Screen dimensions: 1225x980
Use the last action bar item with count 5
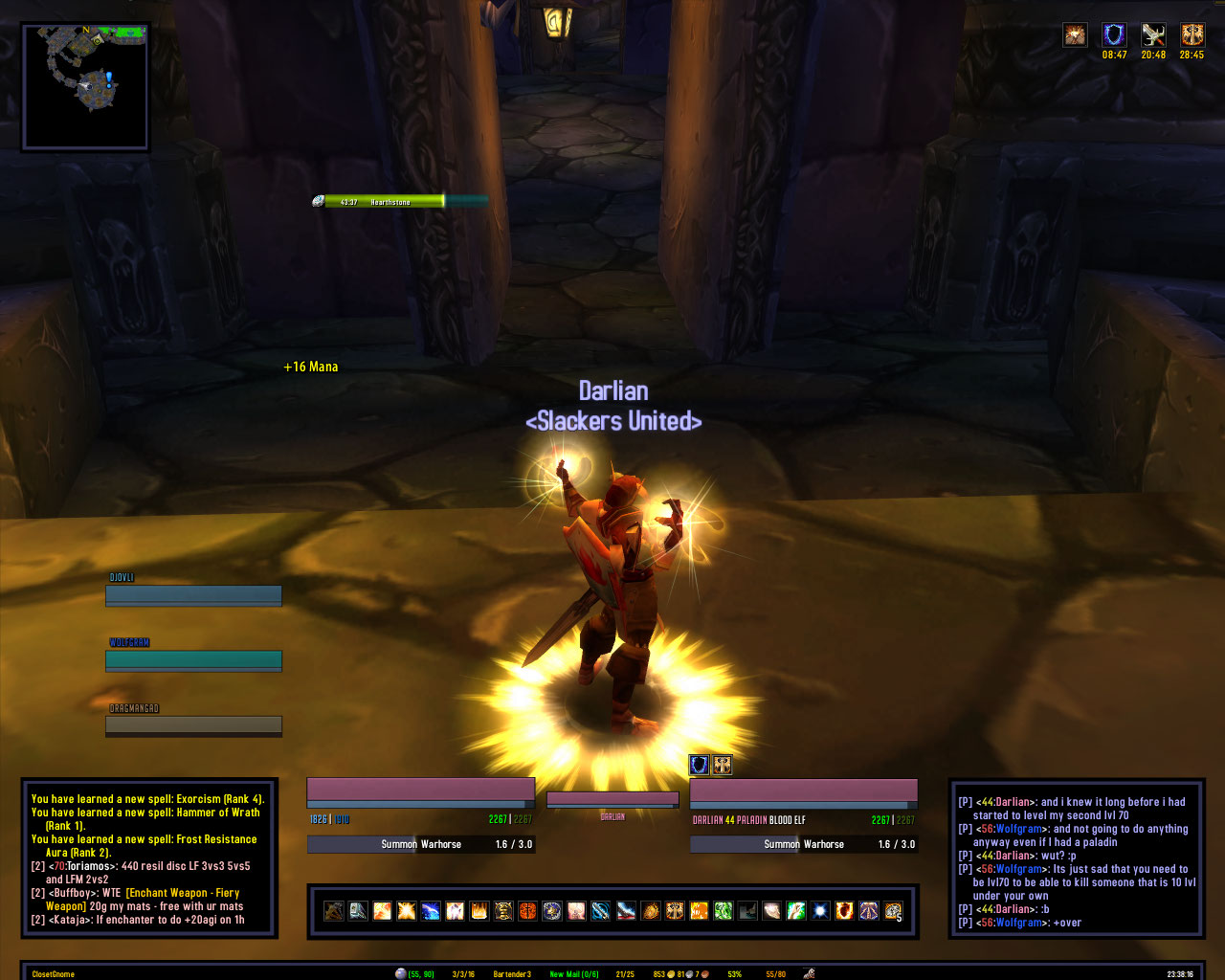(x=893, y=910)
